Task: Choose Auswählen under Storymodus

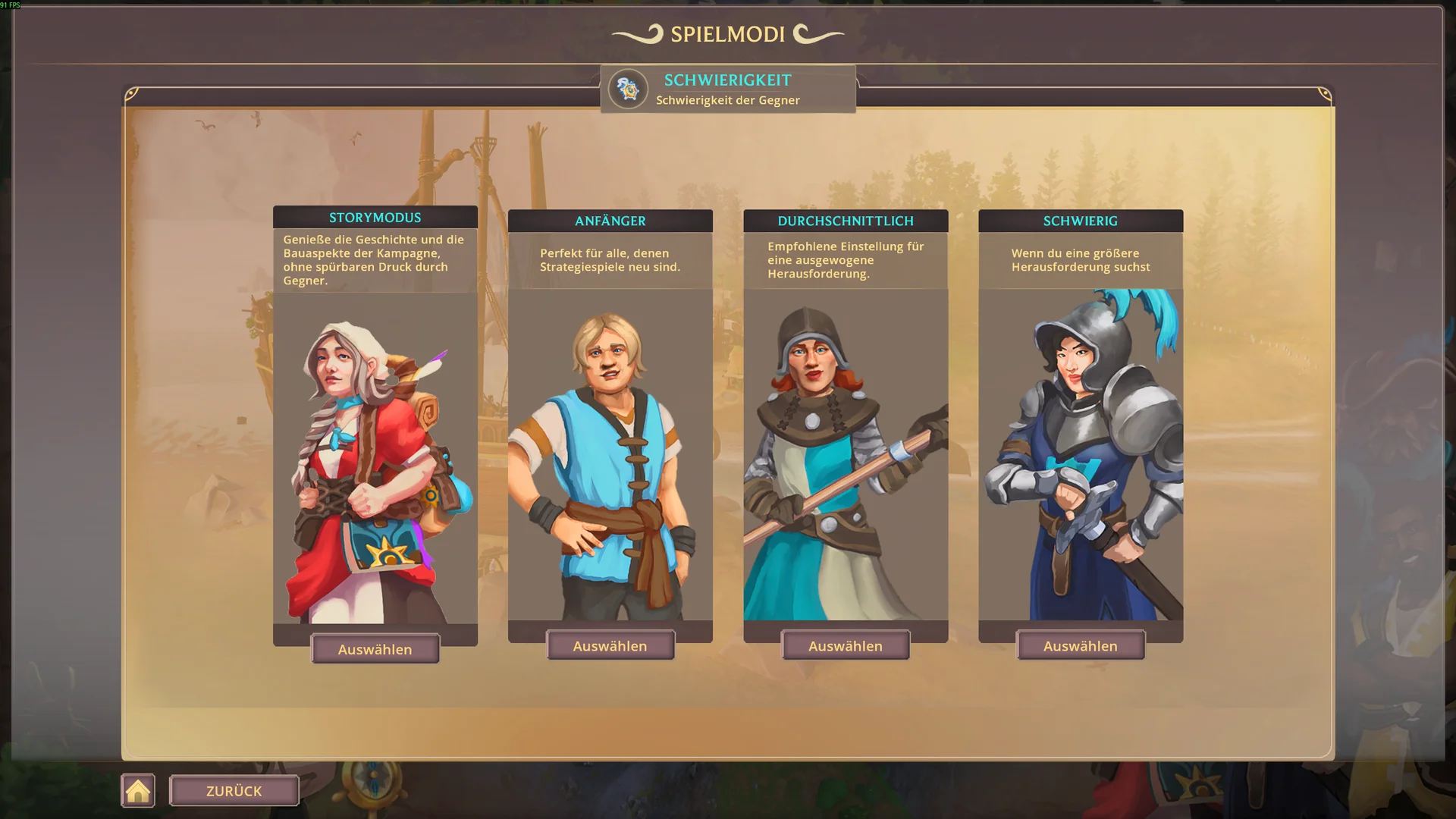Action: (375, 649)
